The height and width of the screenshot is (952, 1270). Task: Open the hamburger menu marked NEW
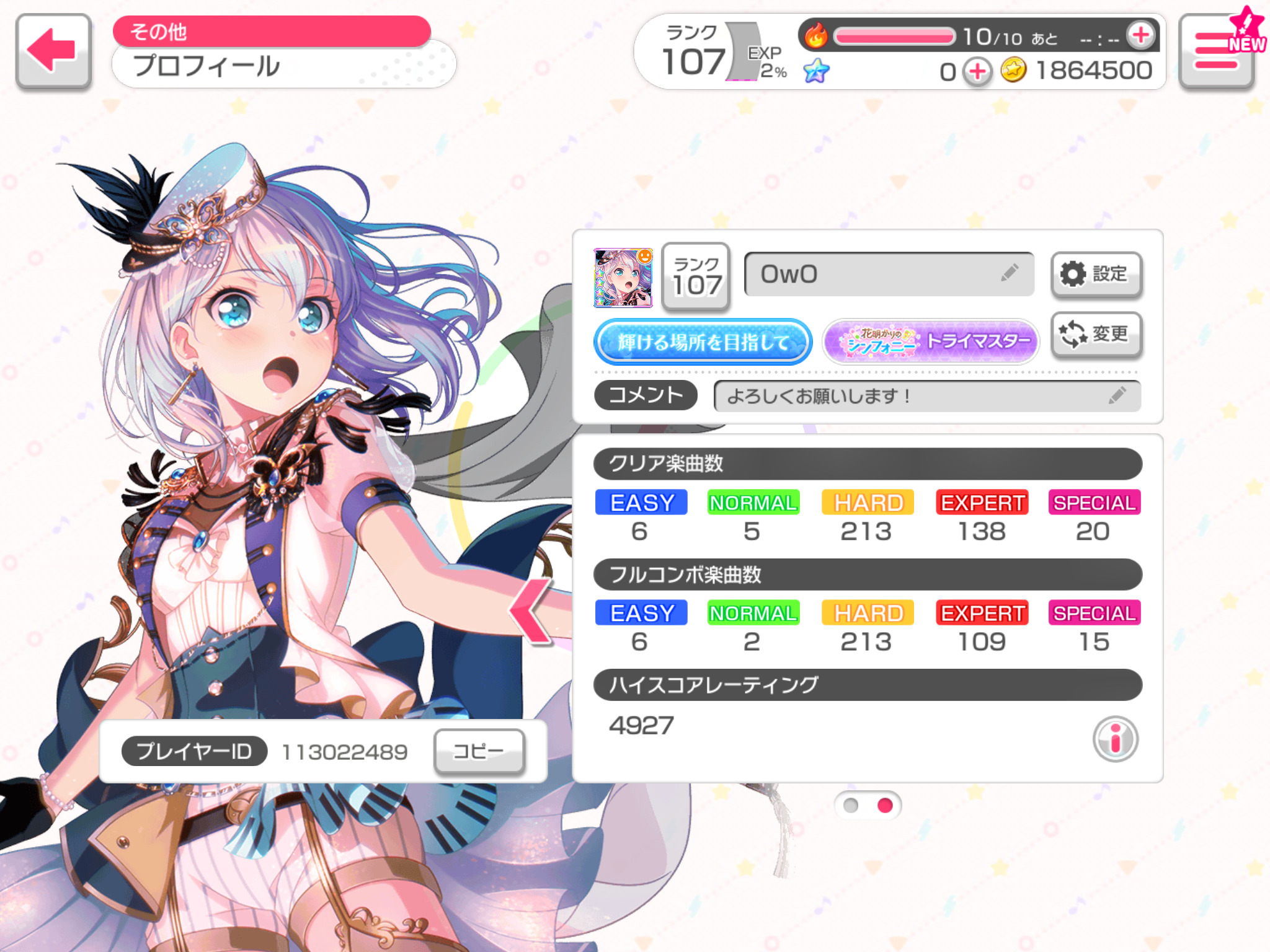click(1216, 52)
